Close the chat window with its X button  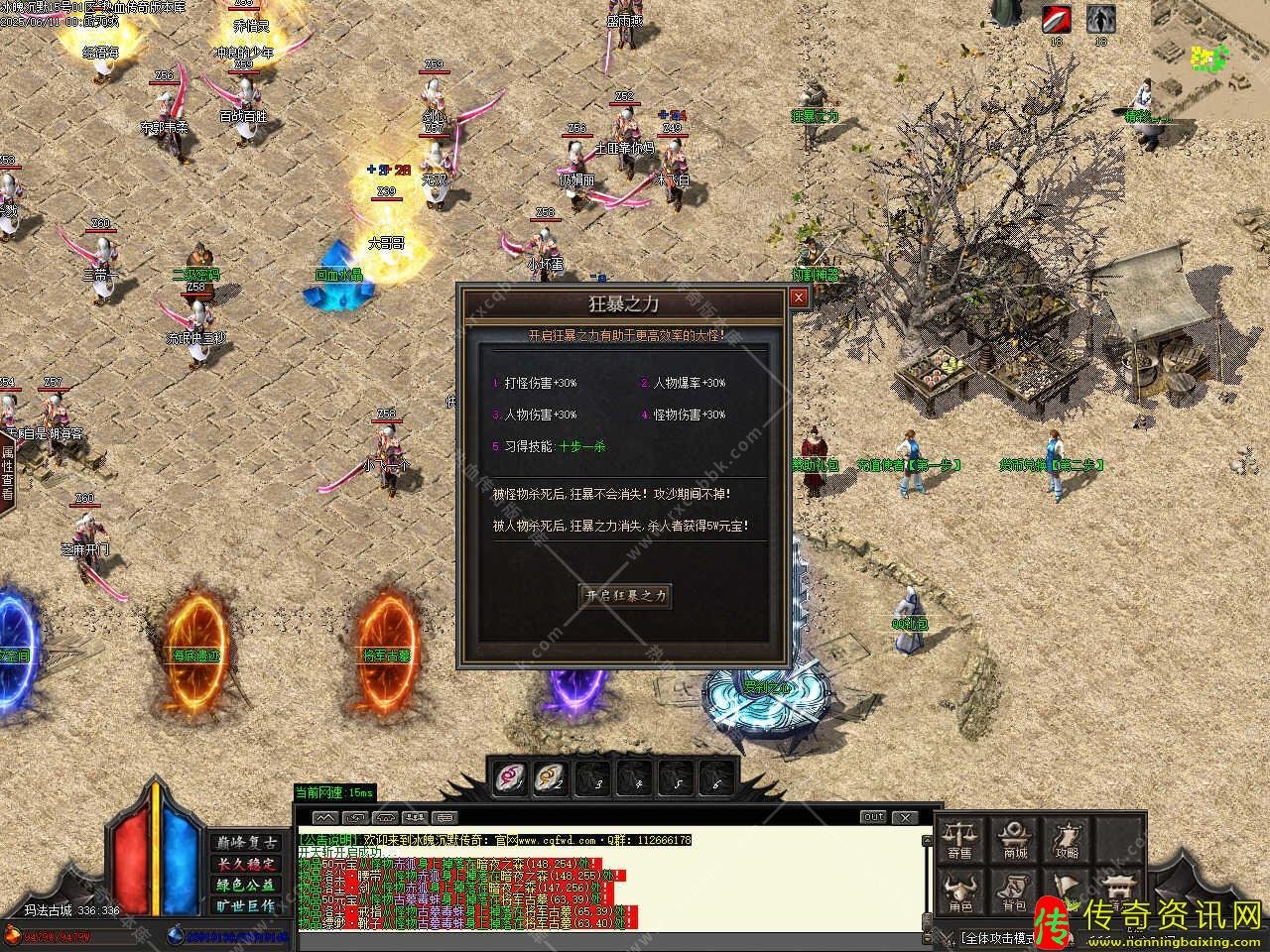pos(904,817)
